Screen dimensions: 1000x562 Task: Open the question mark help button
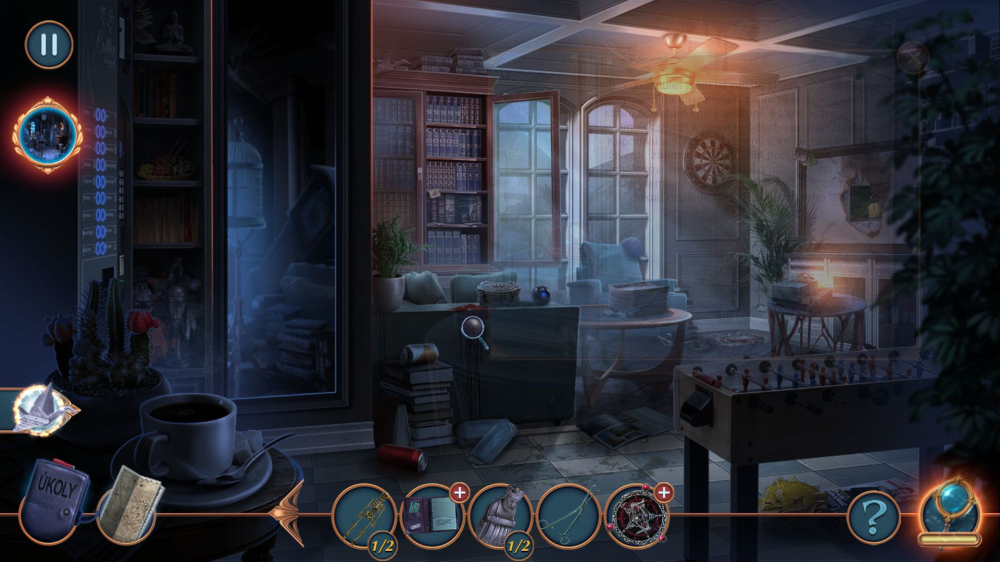pyautogui.click(x=873, y=517)
